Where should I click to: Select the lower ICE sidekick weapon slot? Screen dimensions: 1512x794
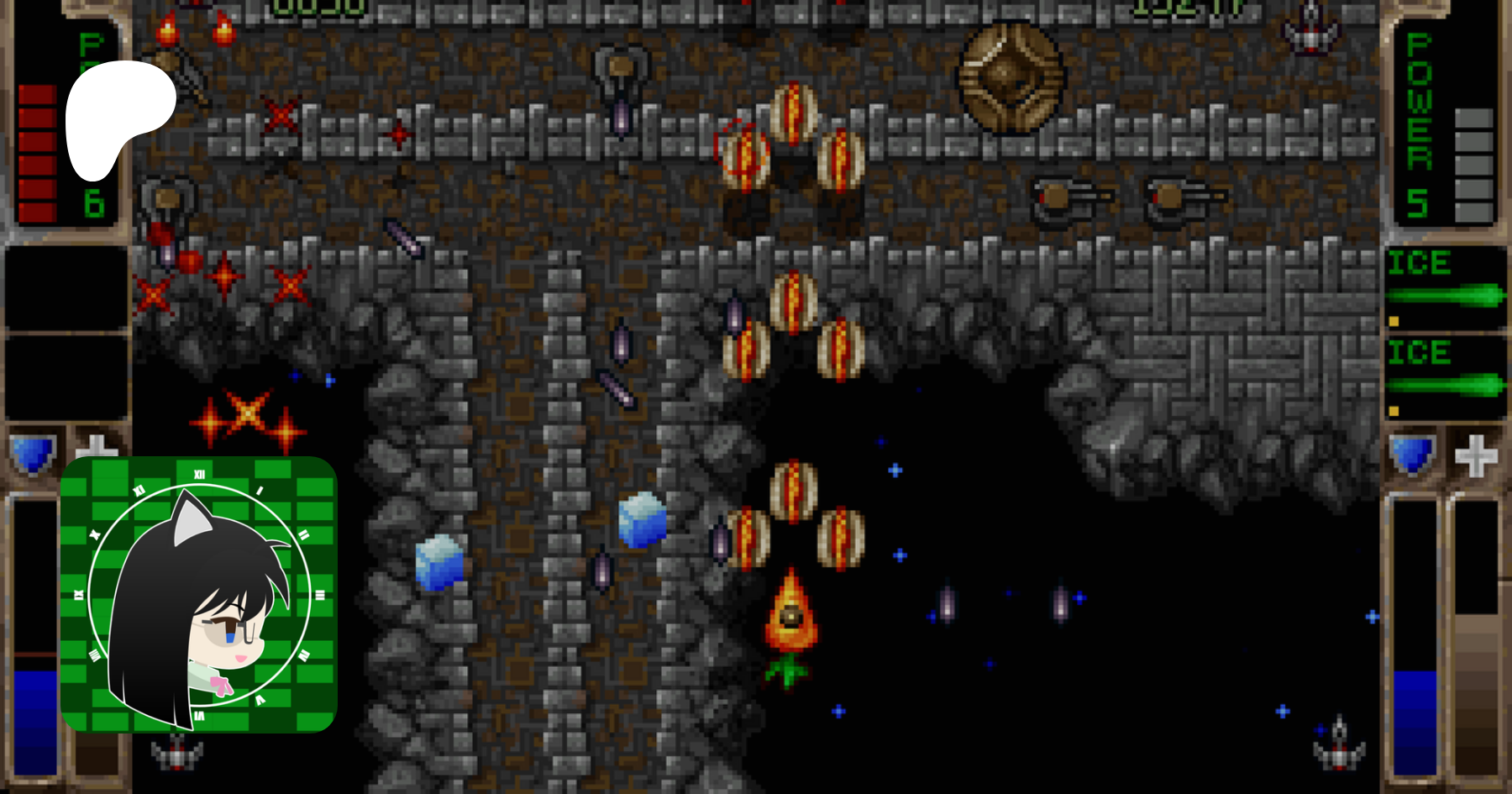coord(1445,375)
